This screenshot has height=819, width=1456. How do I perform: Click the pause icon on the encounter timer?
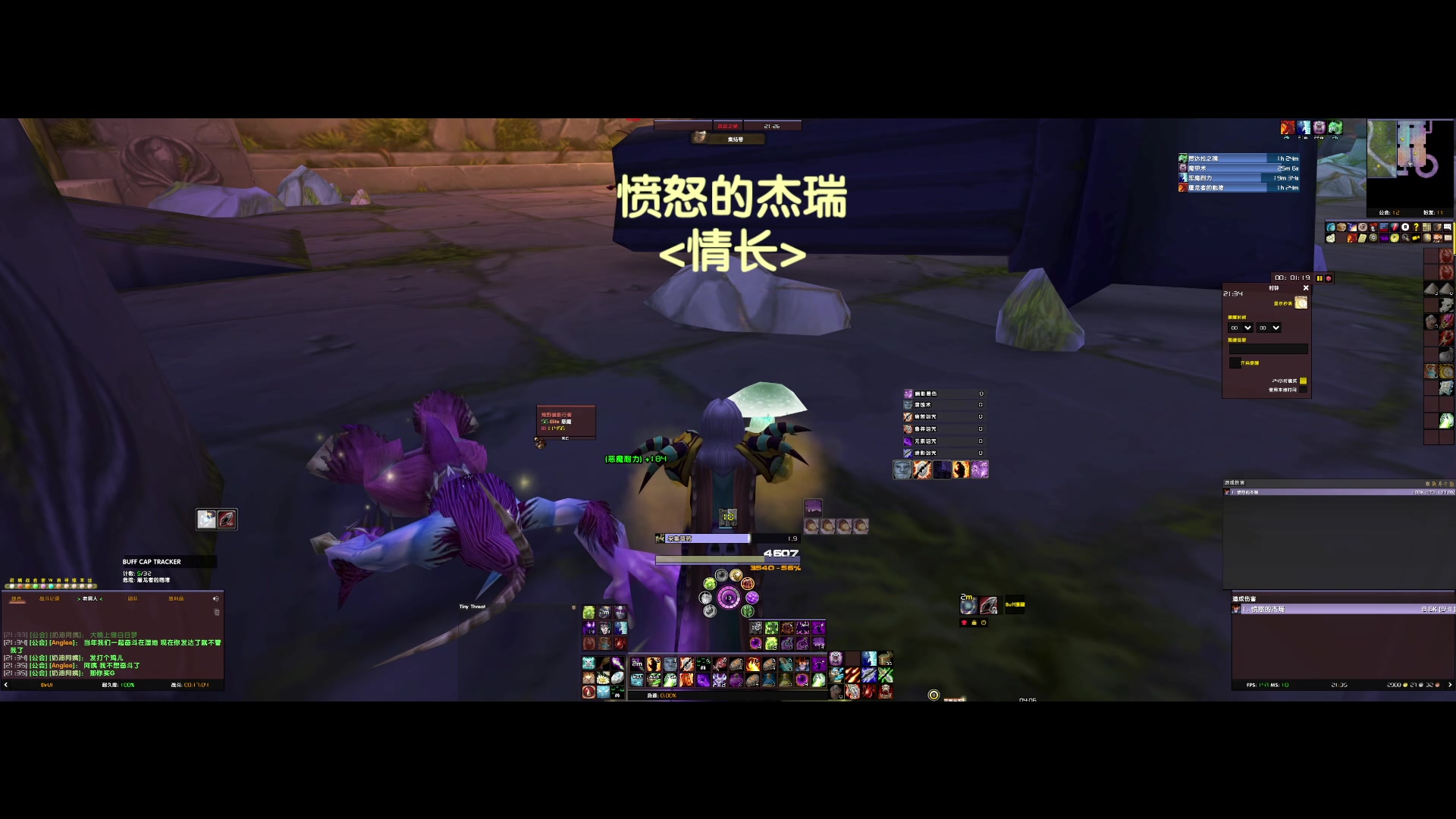tap(1319, 278)
